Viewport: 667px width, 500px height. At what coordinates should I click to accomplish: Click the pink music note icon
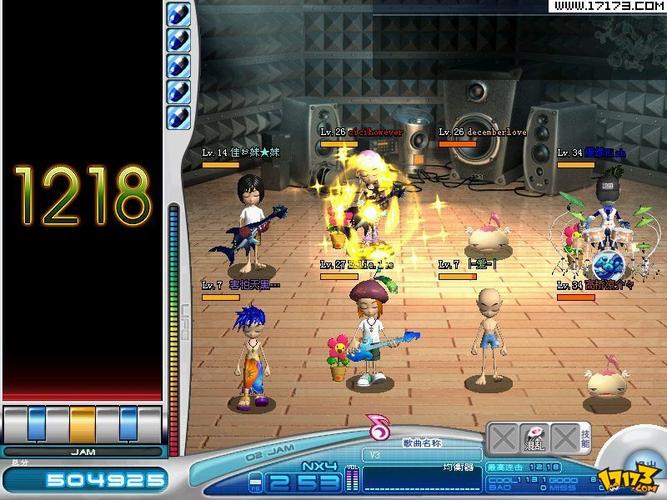point(379,429)
